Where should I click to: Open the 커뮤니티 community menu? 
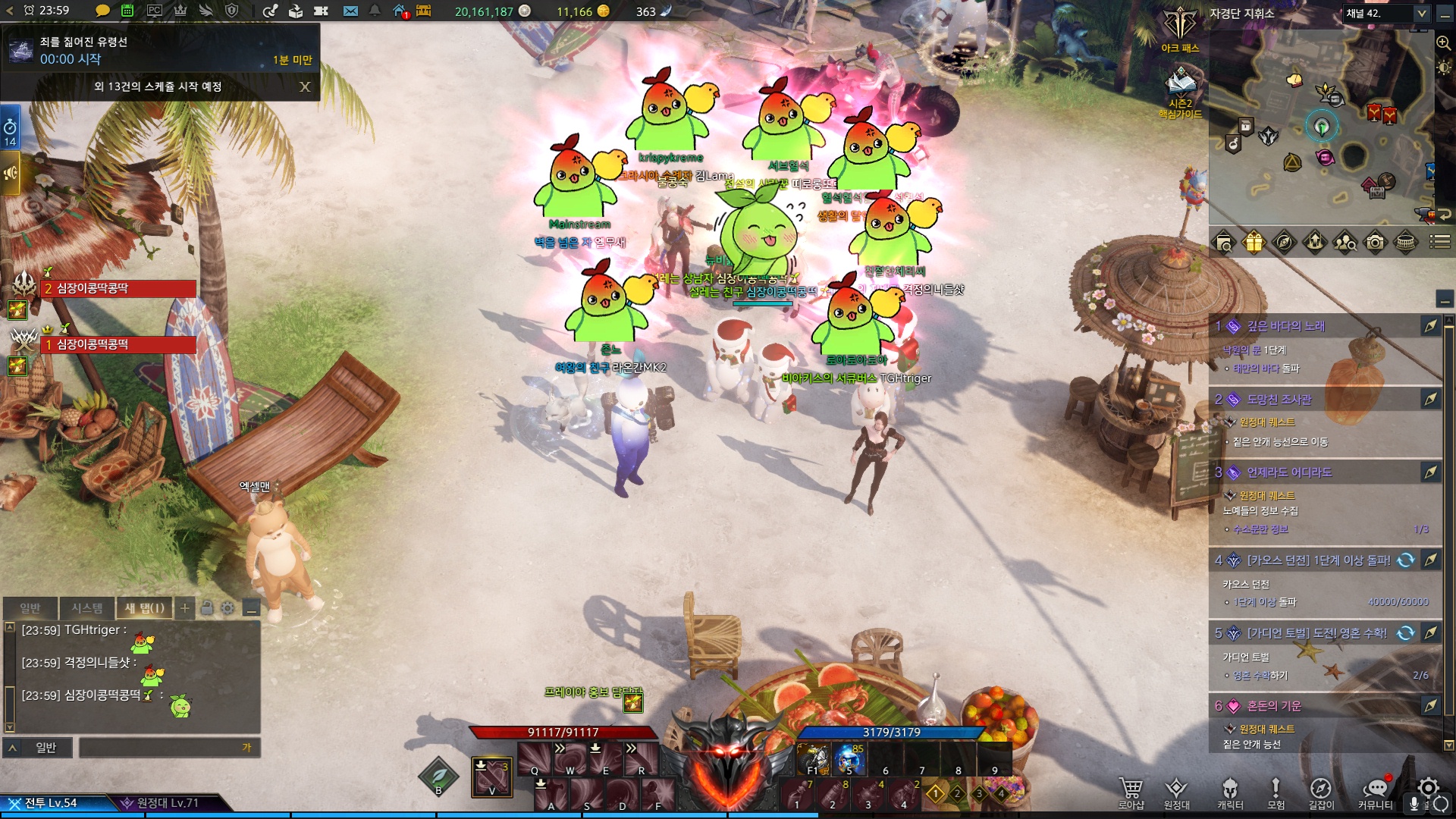coord(1375,792)
